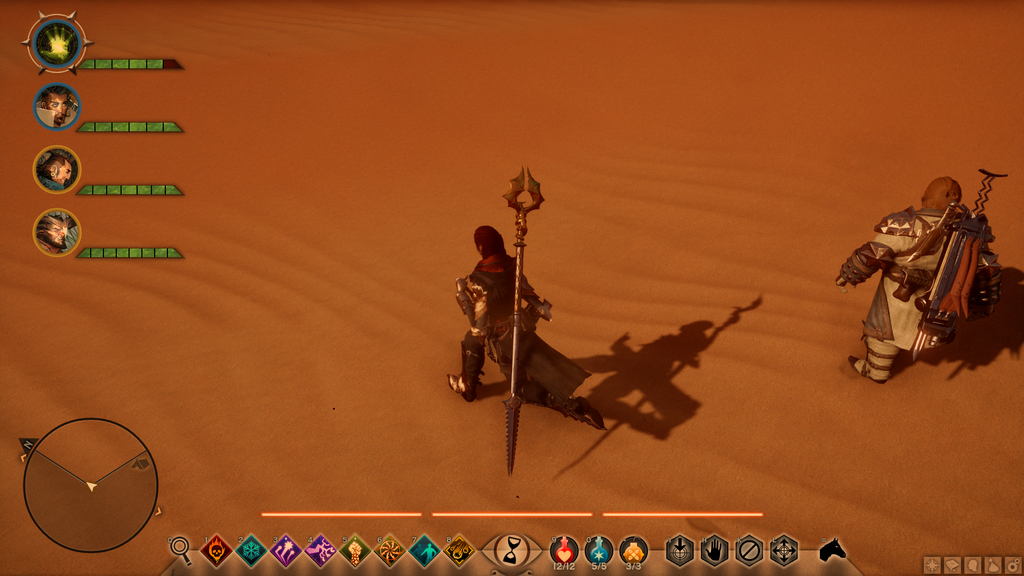Cast the teal snowflake ice ability

tap(251, 550)
